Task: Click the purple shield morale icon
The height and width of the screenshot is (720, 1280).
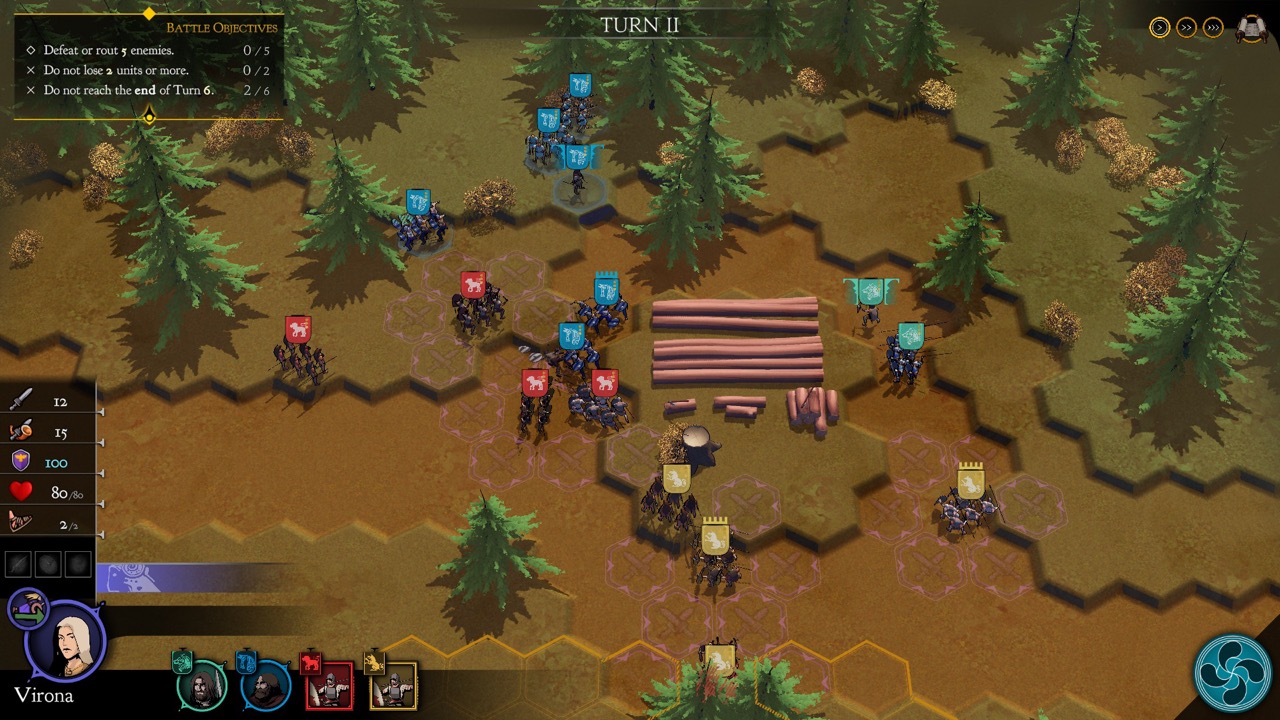Action: click(x=21, y=461)
